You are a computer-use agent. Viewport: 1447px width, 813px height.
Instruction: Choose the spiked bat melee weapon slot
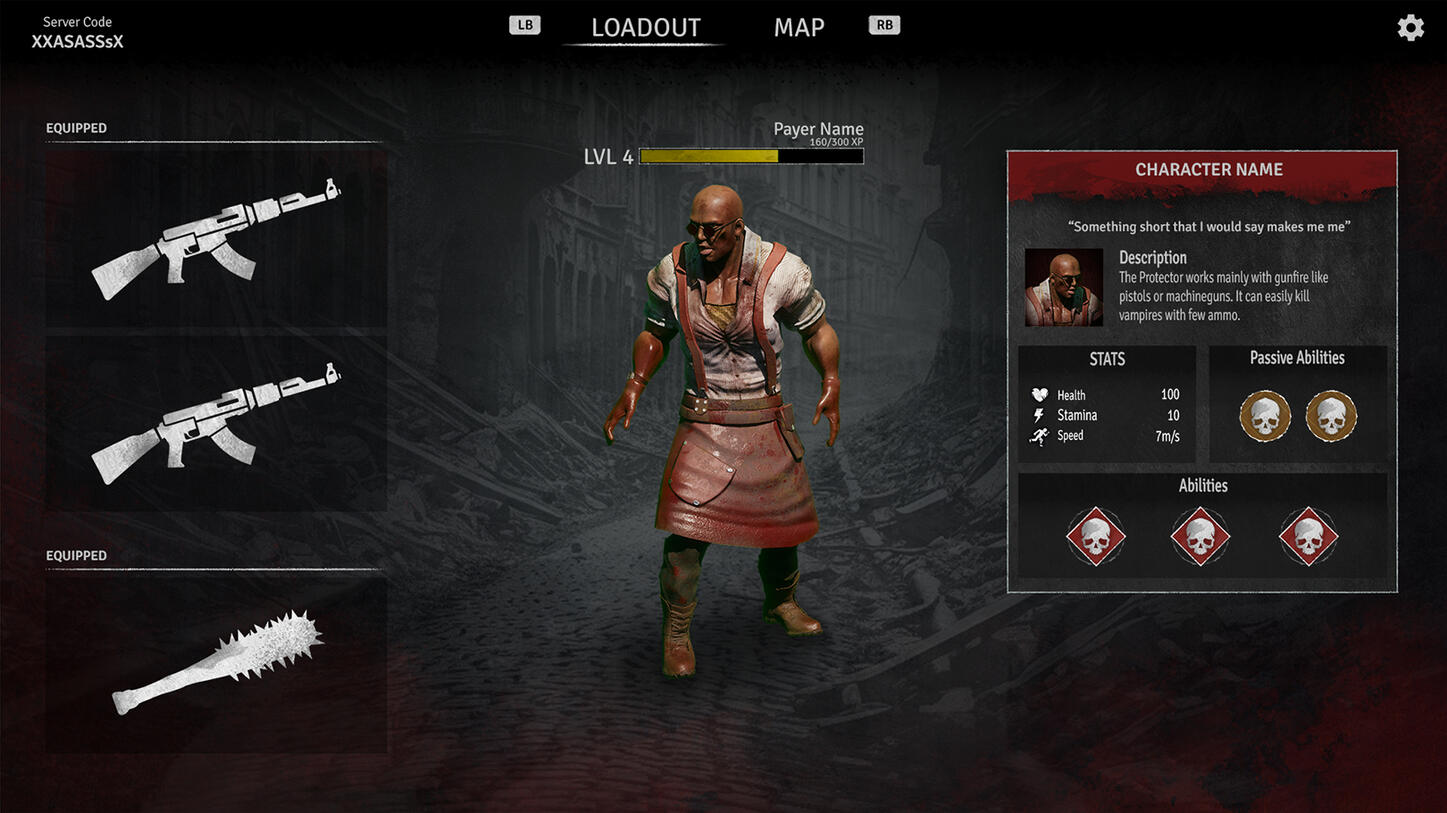(216, 663)
